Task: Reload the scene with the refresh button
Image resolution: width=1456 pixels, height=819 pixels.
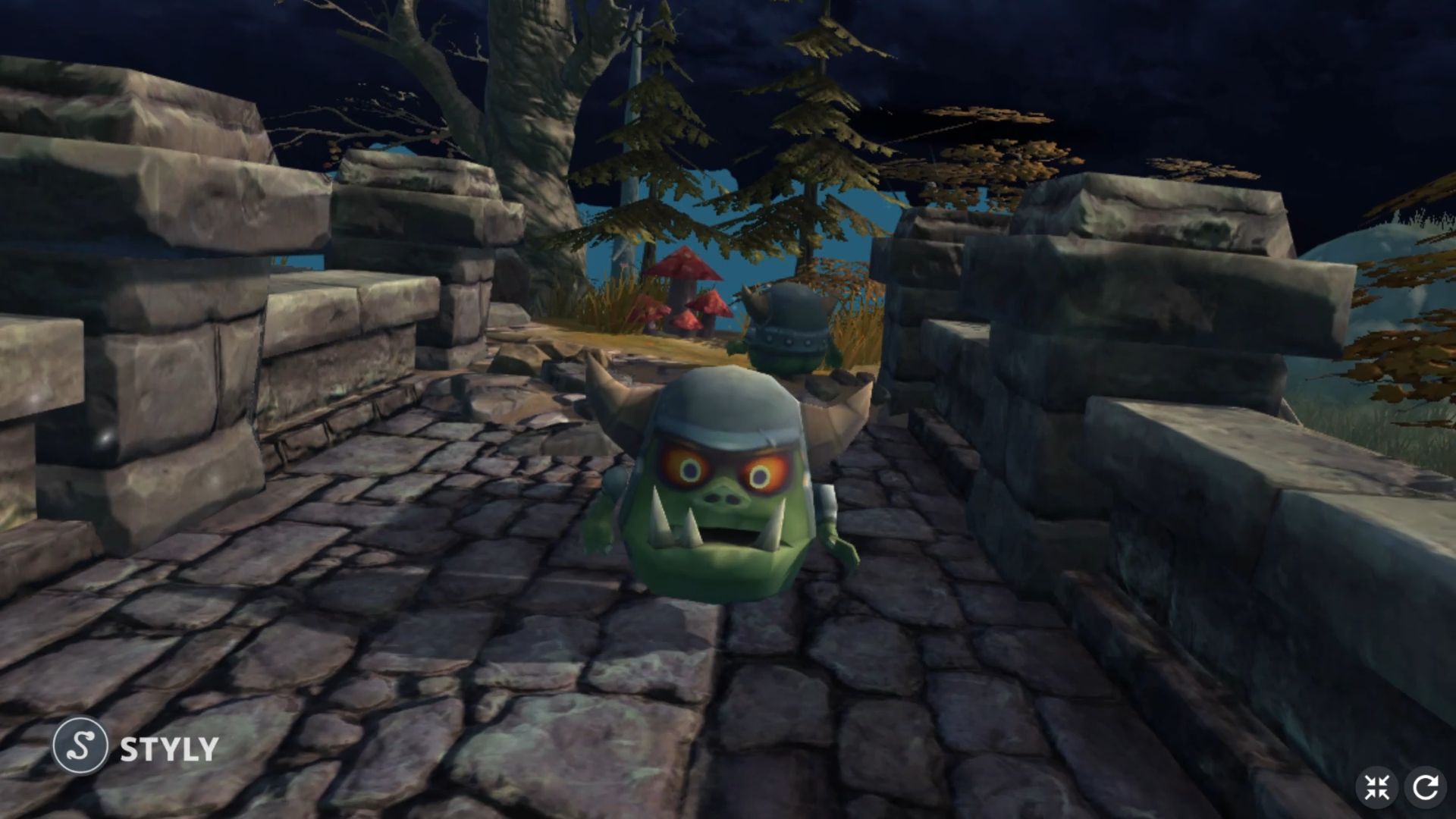Action: click(1425, 787)
